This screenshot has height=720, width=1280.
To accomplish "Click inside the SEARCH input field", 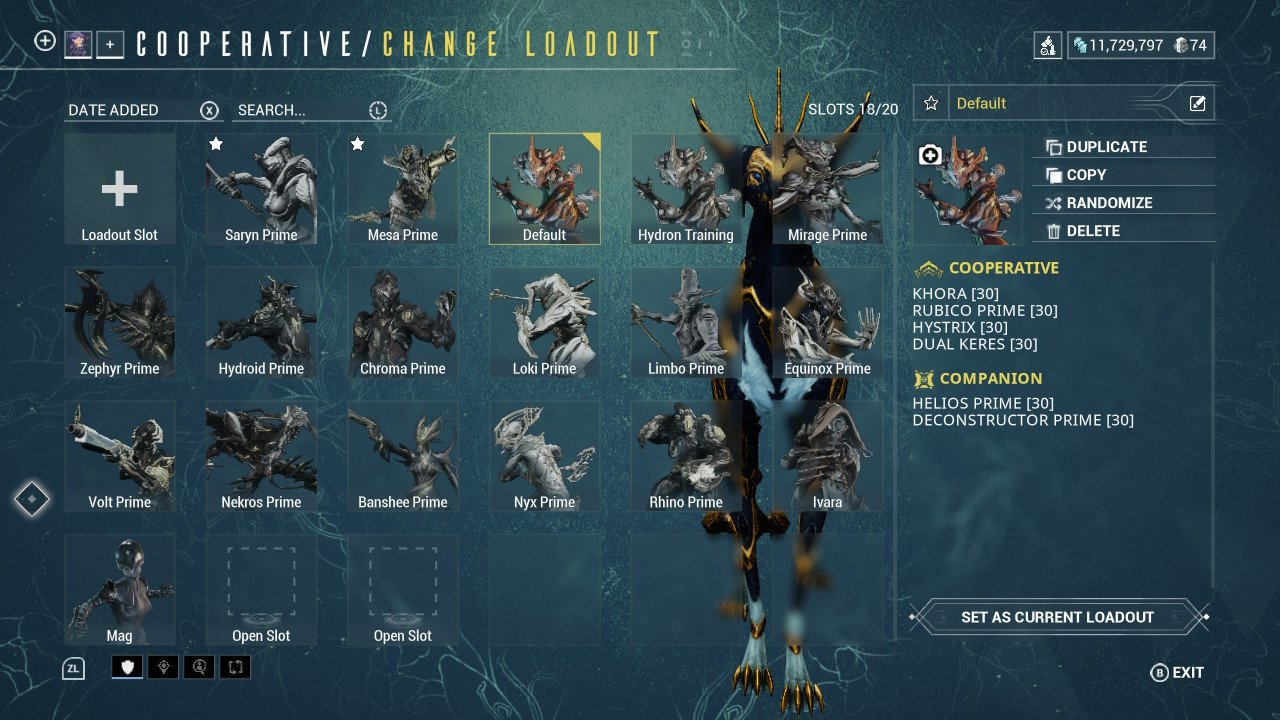I will tap(290, 110).
